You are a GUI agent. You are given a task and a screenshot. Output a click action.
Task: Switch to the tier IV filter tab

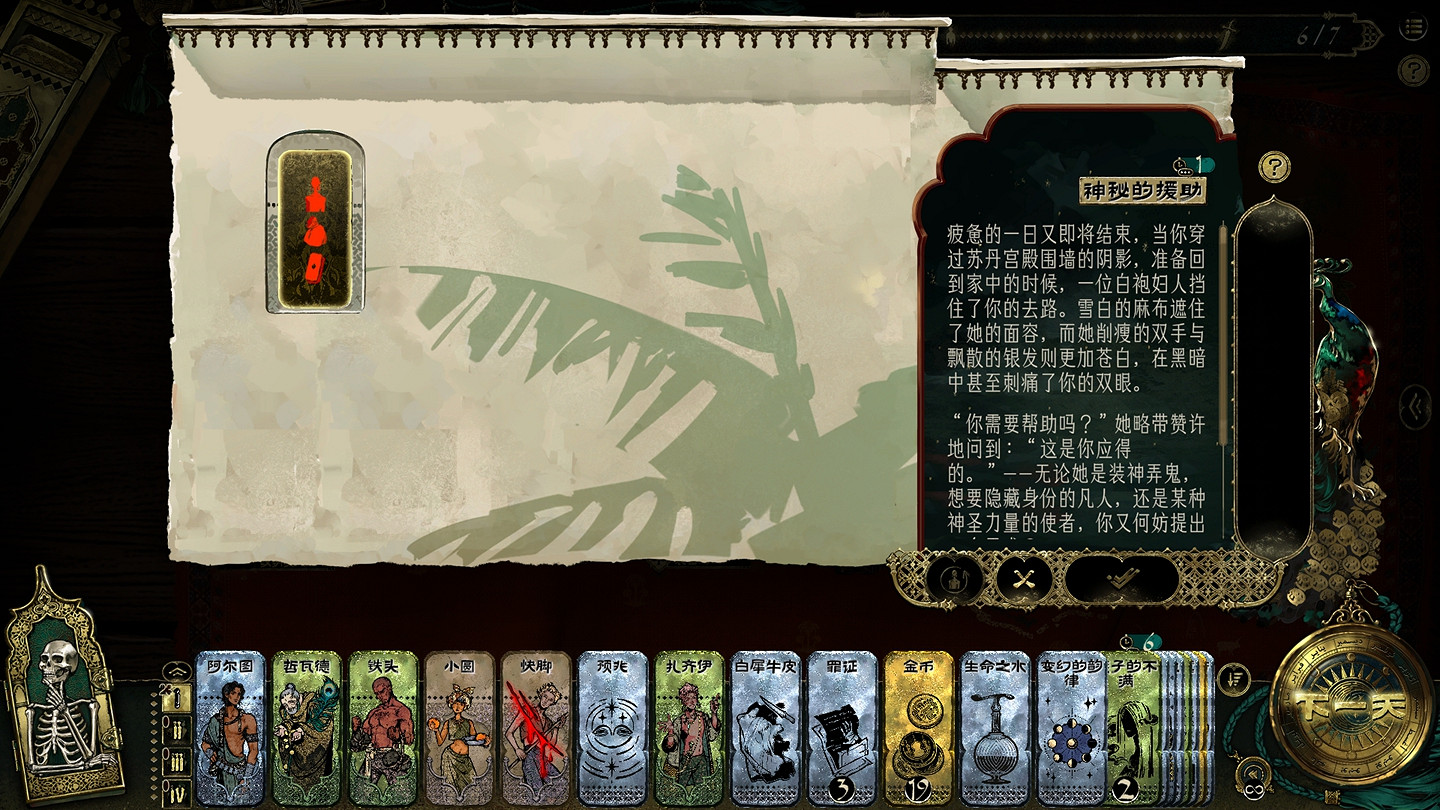click(178, 790)
